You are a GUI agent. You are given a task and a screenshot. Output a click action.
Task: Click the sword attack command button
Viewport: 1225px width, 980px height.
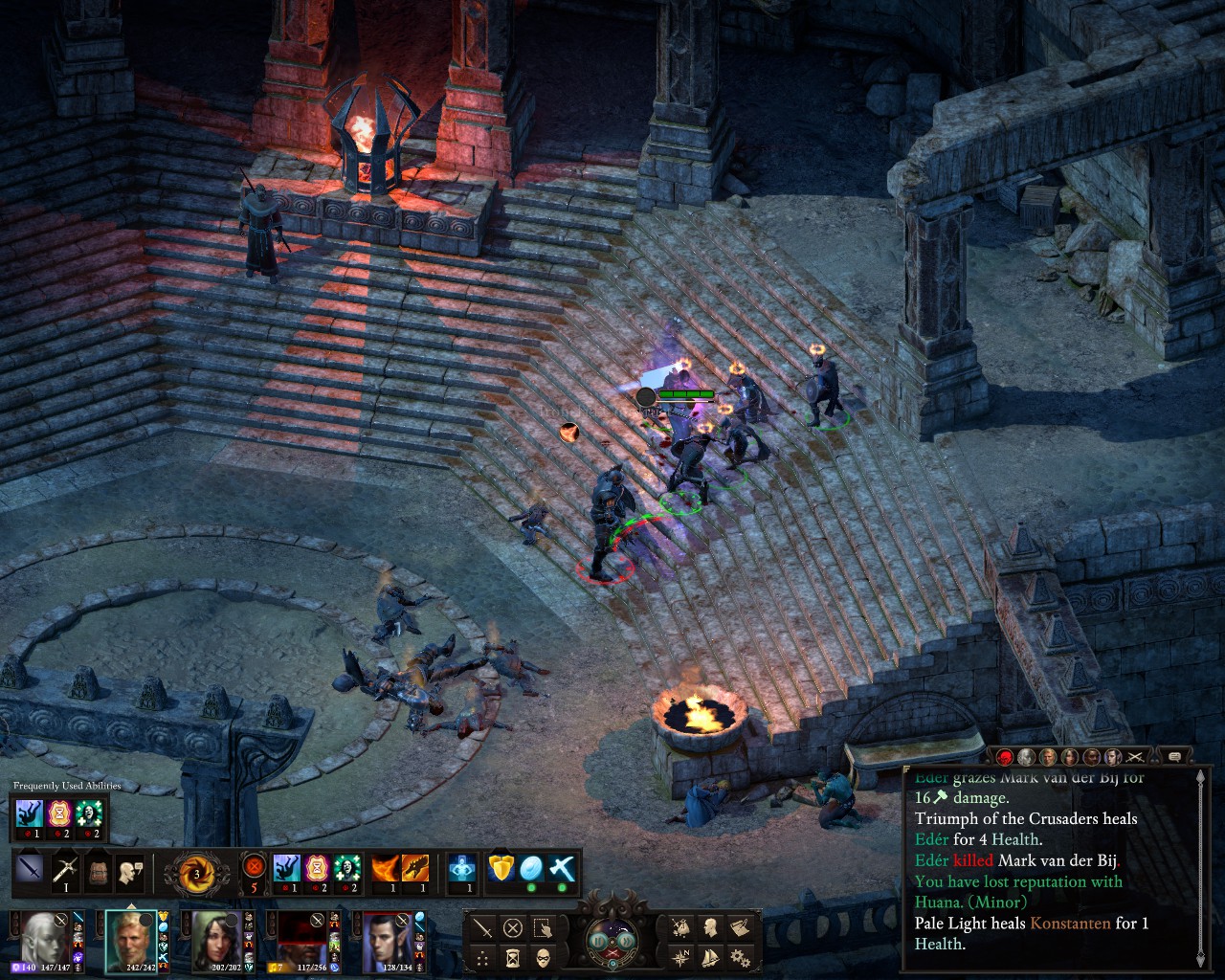483,928
